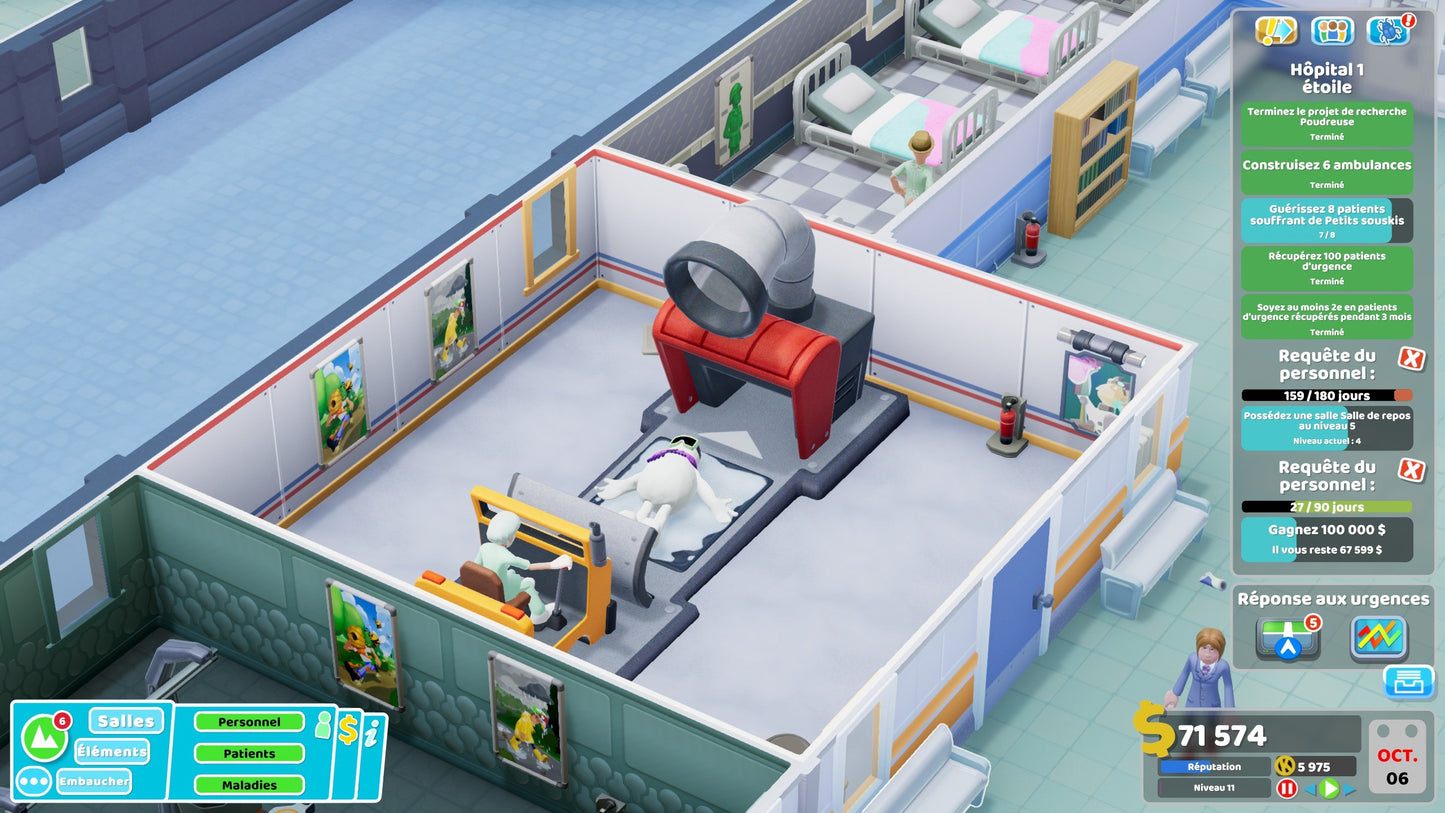The image size is (1445, 813).
Task: Open the Salles menu
Action: pos(125,720)
